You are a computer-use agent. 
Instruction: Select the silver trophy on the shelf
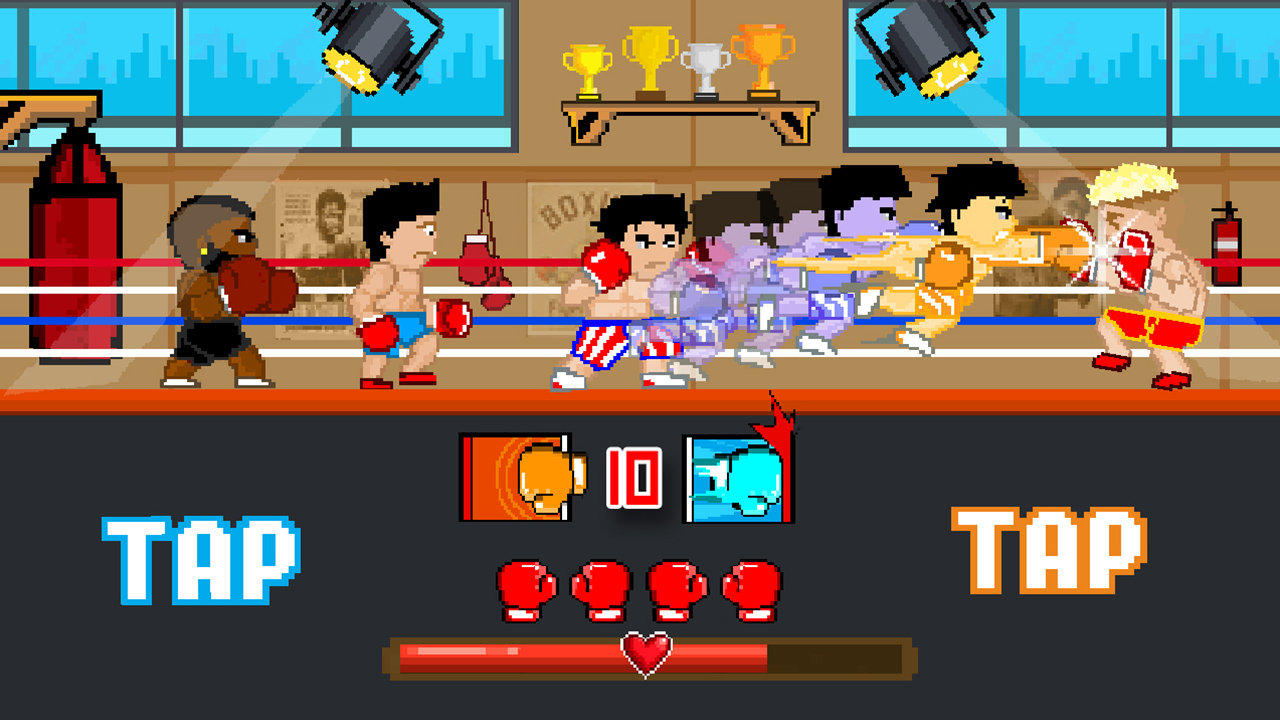[x=708, y=65]
